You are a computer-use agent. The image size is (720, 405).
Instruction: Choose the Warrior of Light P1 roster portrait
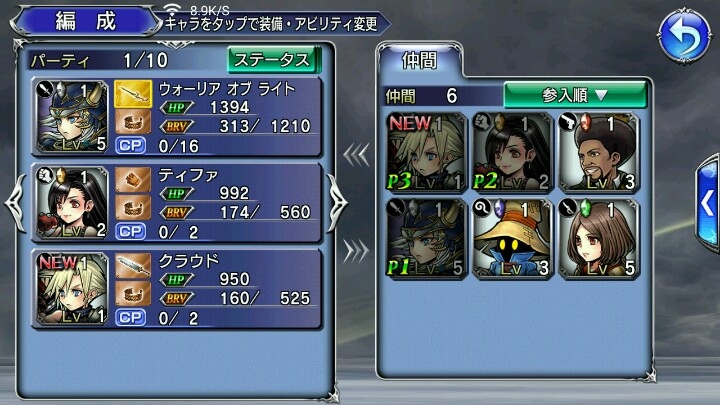(x=426, y=239)
